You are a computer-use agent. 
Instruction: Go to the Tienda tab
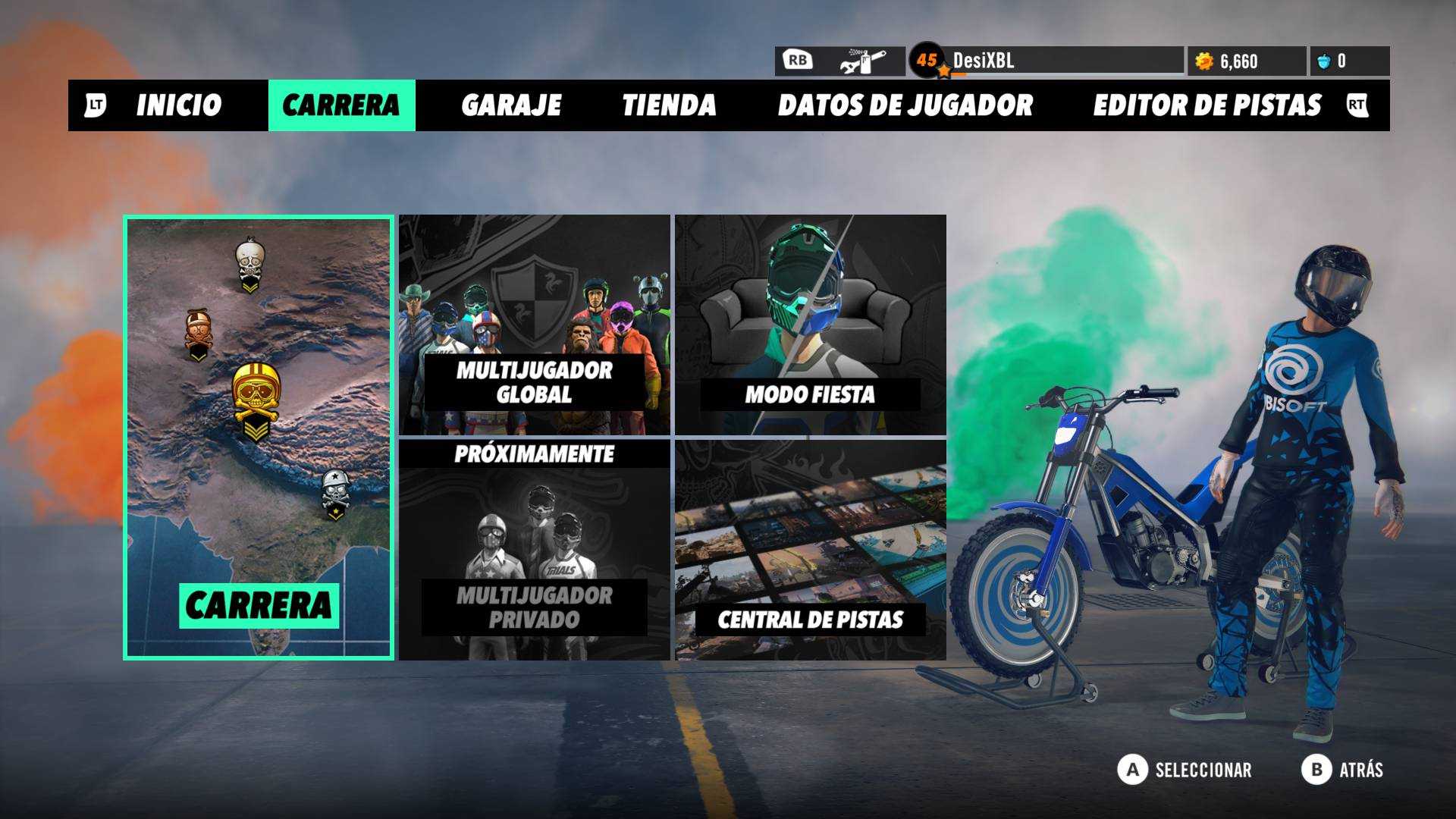pyautogui.click(x=669, y=105)
